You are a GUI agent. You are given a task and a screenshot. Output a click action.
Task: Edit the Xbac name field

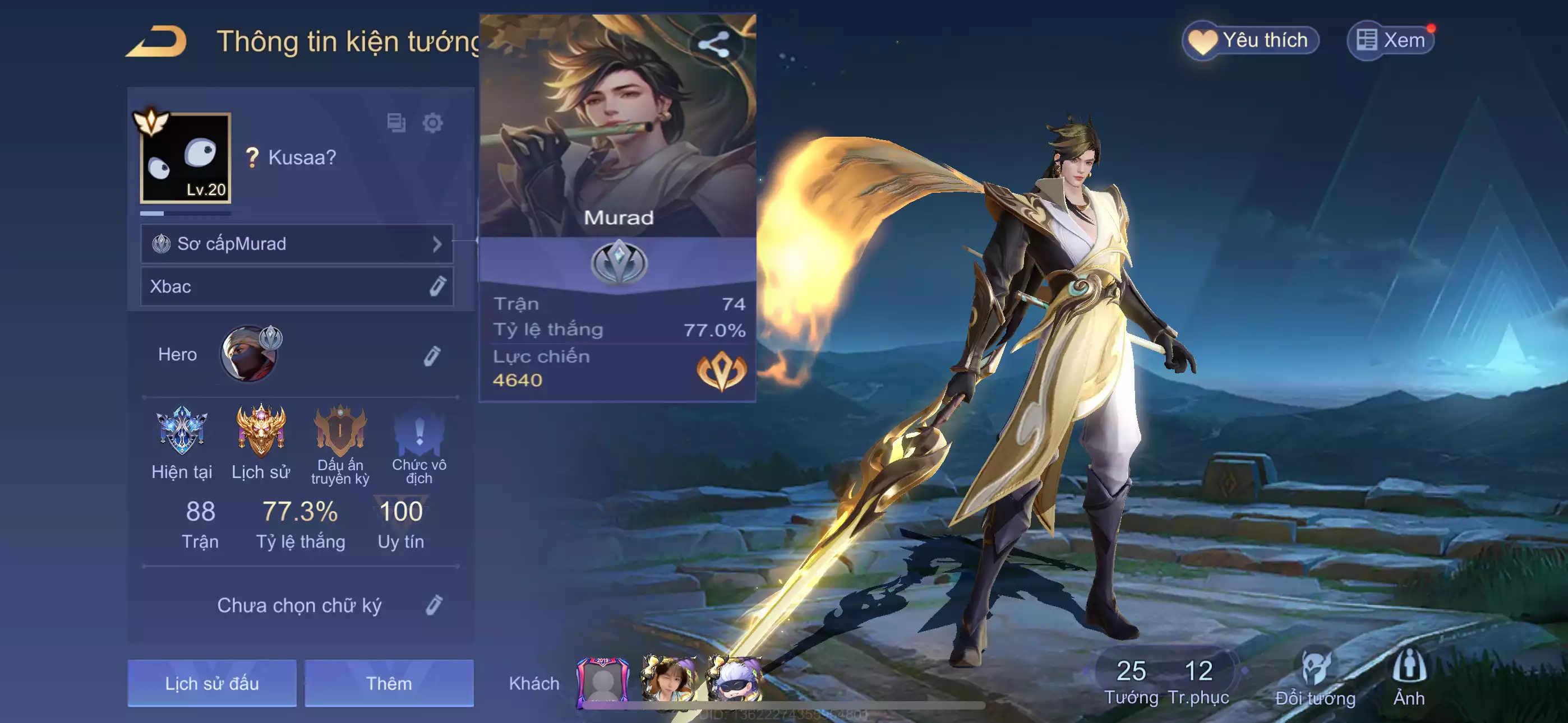pyautogui.click(x=437, y=286)
